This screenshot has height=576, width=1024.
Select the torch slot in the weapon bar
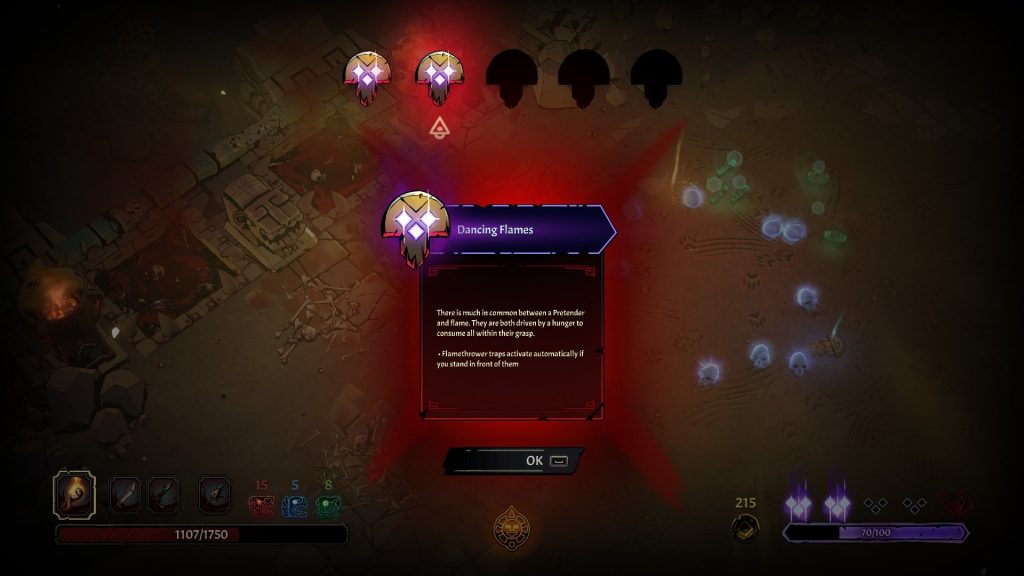pos(75,494)
